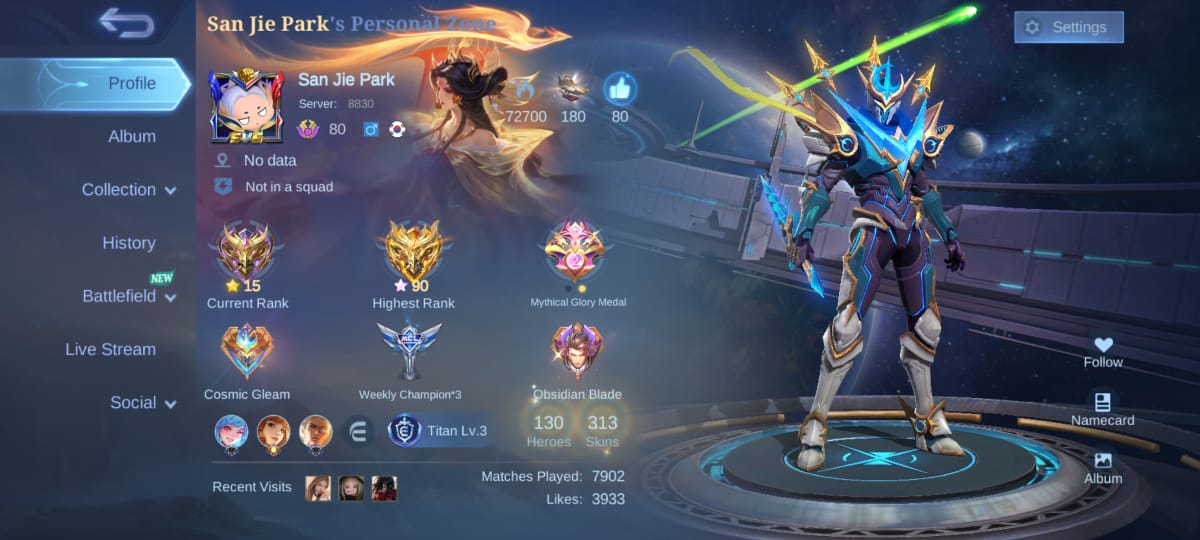Open the Battlefield section
Viewport: 1200px width, 540px height.
(x=129, y=296)
